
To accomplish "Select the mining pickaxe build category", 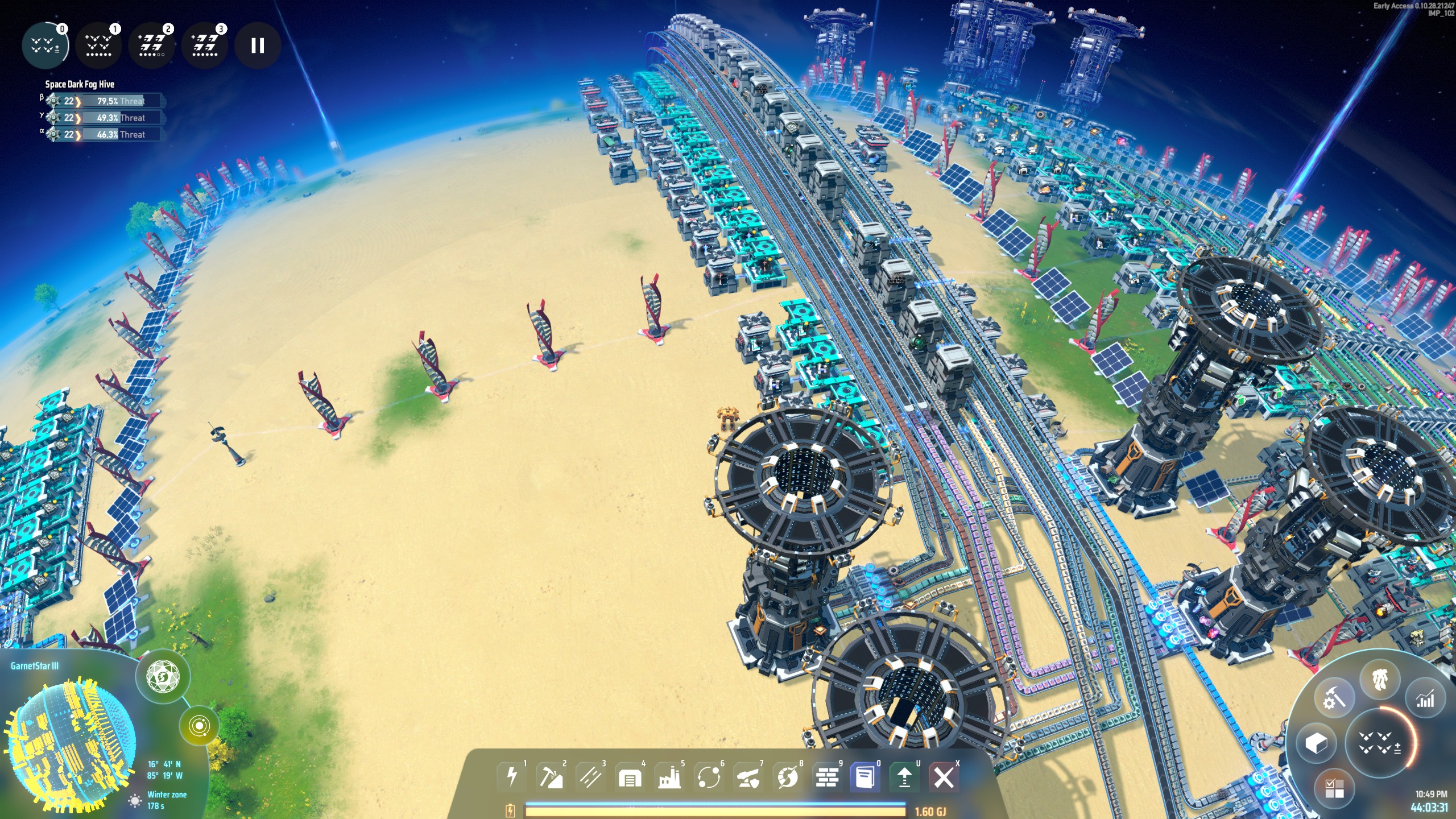I will (551, 776).
